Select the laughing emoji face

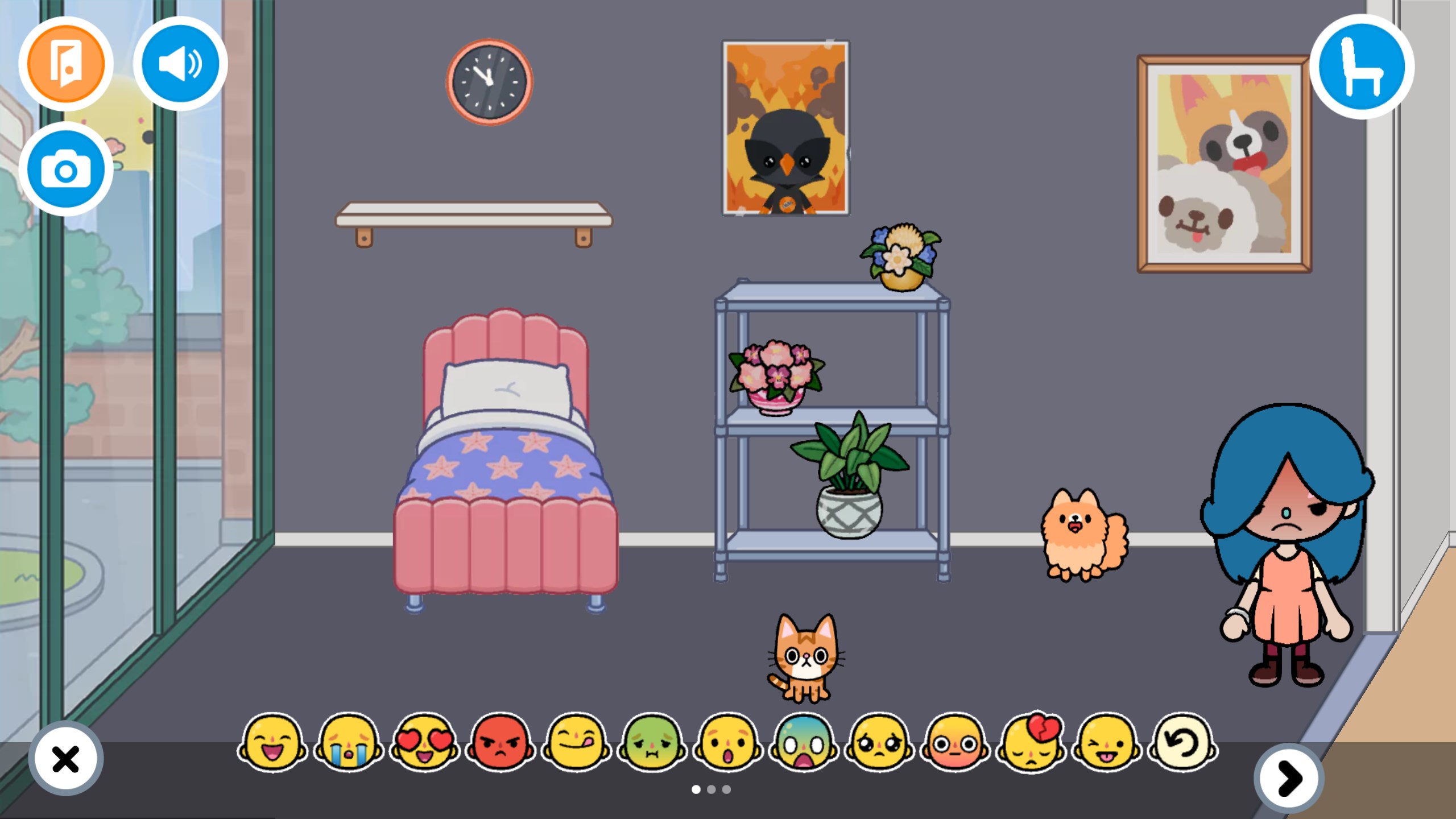coord(275,745)
